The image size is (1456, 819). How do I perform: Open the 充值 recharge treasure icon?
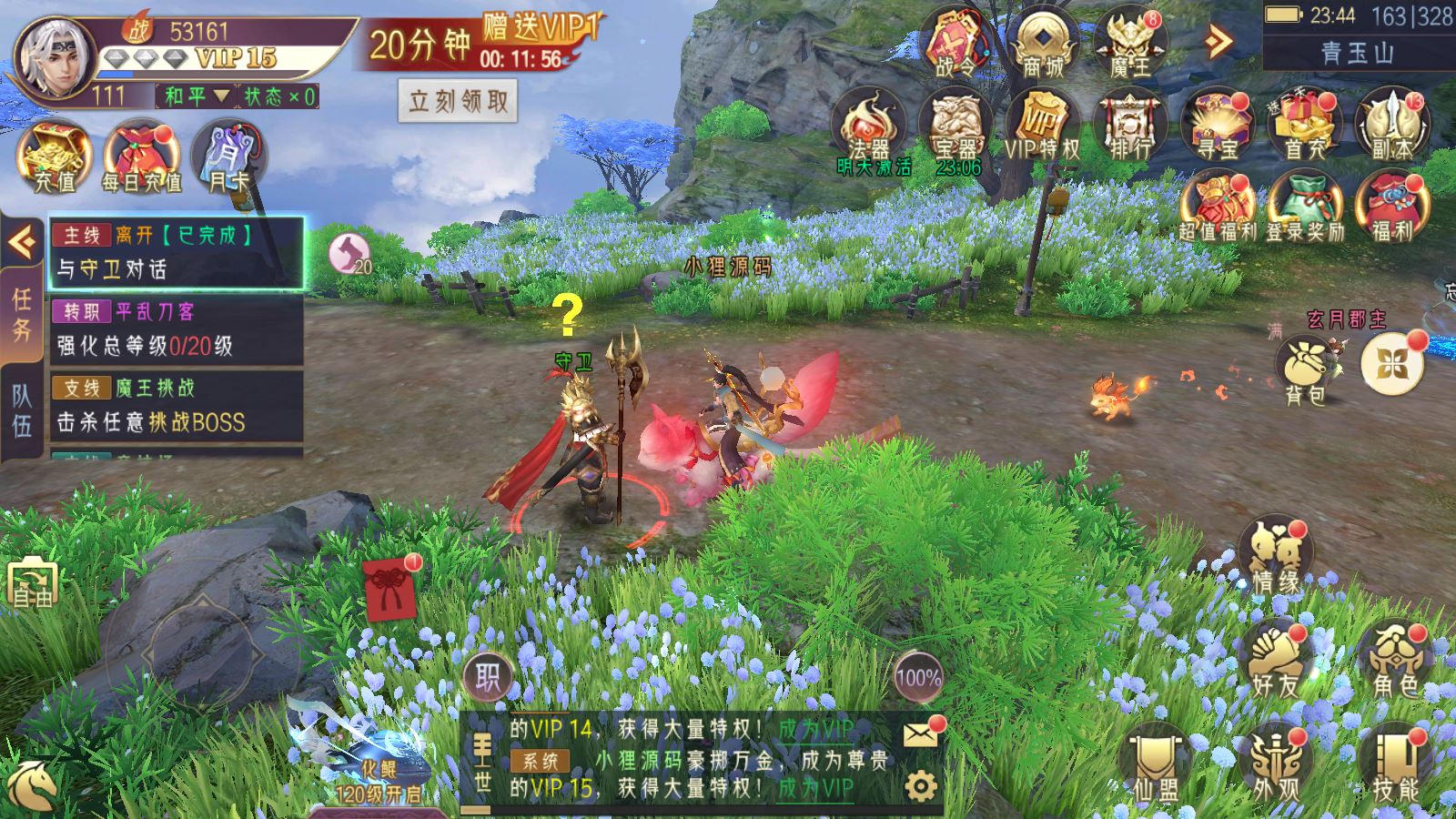tap(55, 157)
